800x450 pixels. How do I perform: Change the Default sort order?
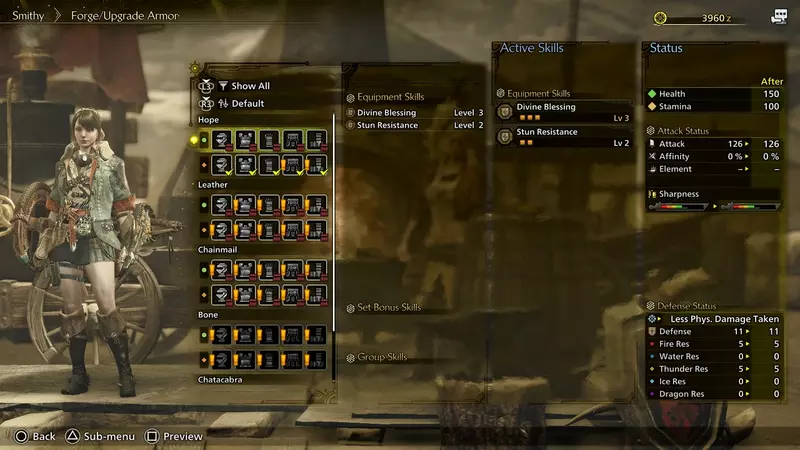click(246, 103)
